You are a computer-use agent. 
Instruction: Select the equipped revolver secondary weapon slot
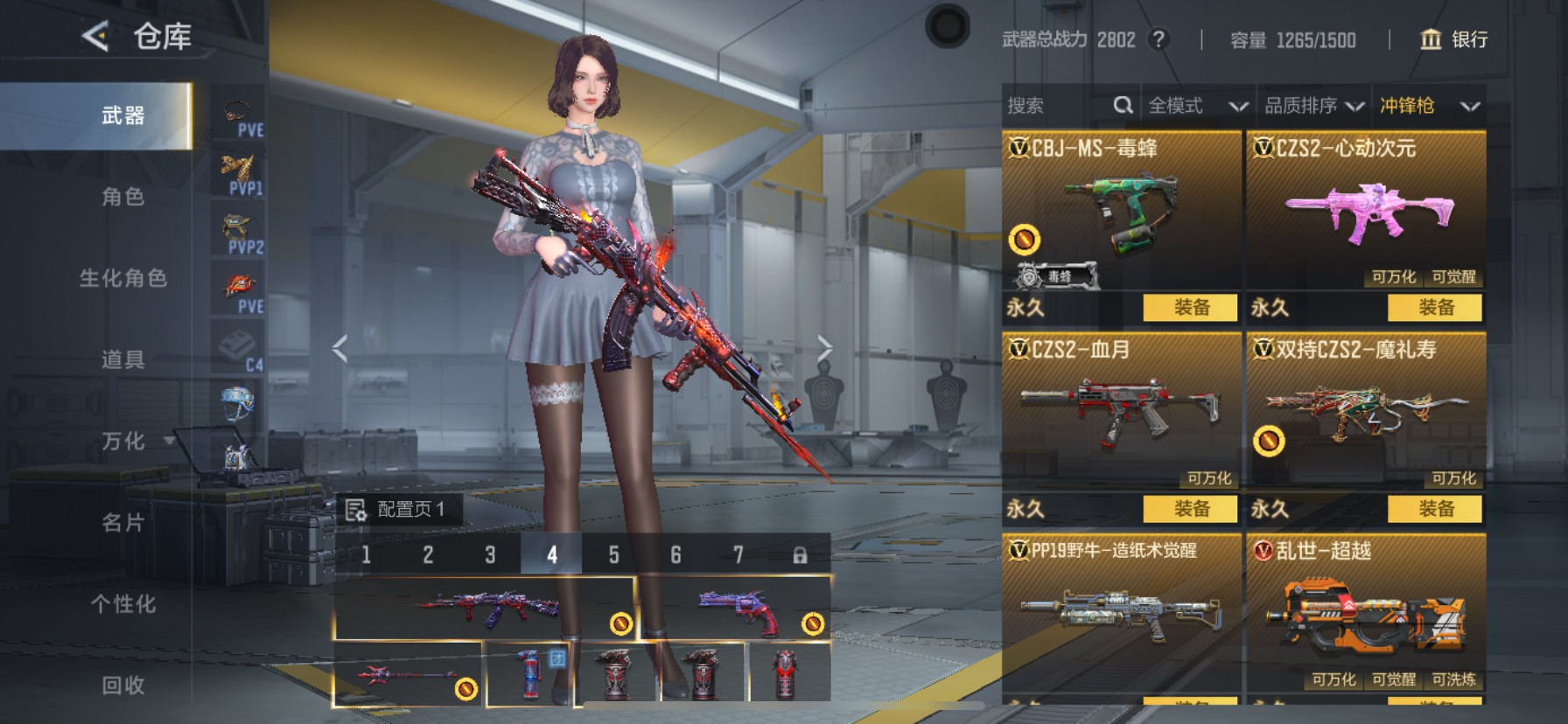pyautogui.click(x=735, y=609)
